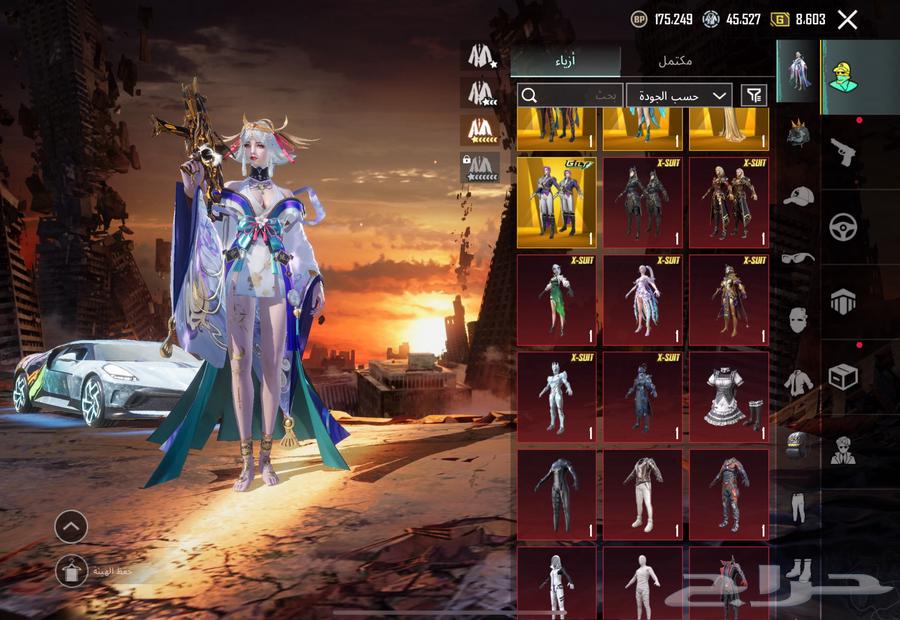900x620 pixels.
Task: Show the cap headwear category
Action: click(797, 196)
